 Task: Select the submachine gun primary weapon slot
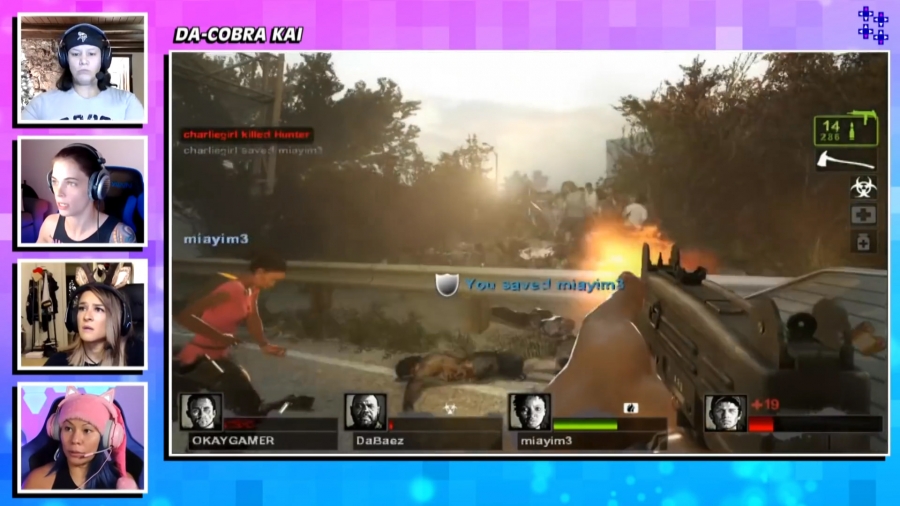click(x=846, y=129)
